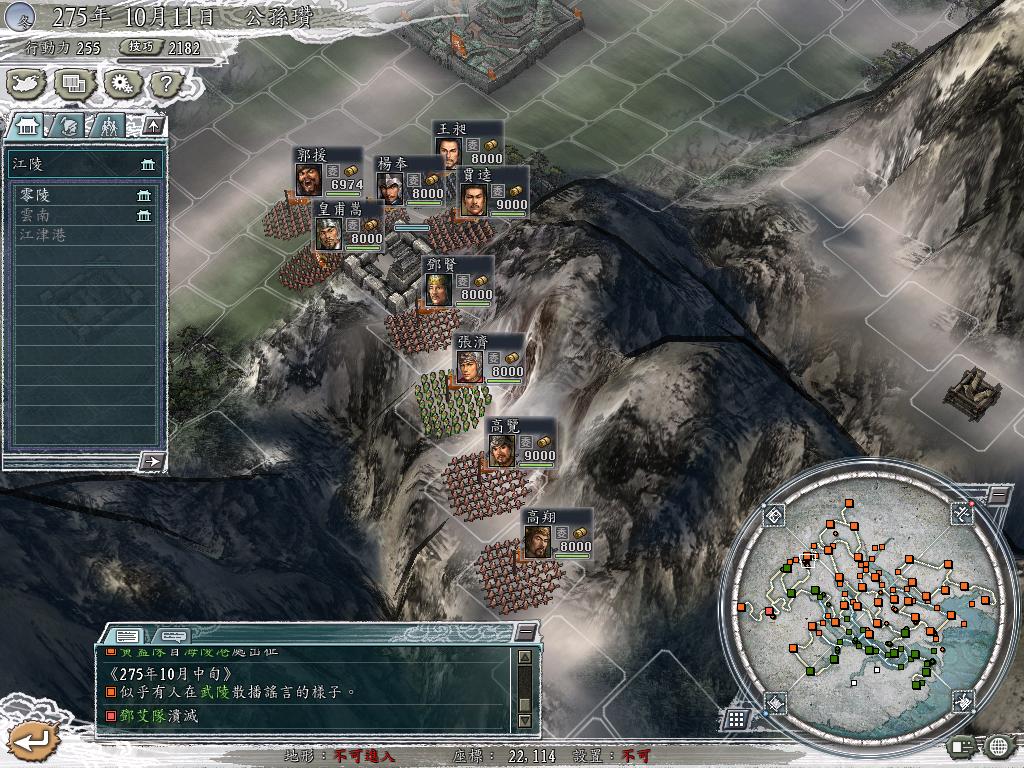Click the return arrow button

coord(31,739)
